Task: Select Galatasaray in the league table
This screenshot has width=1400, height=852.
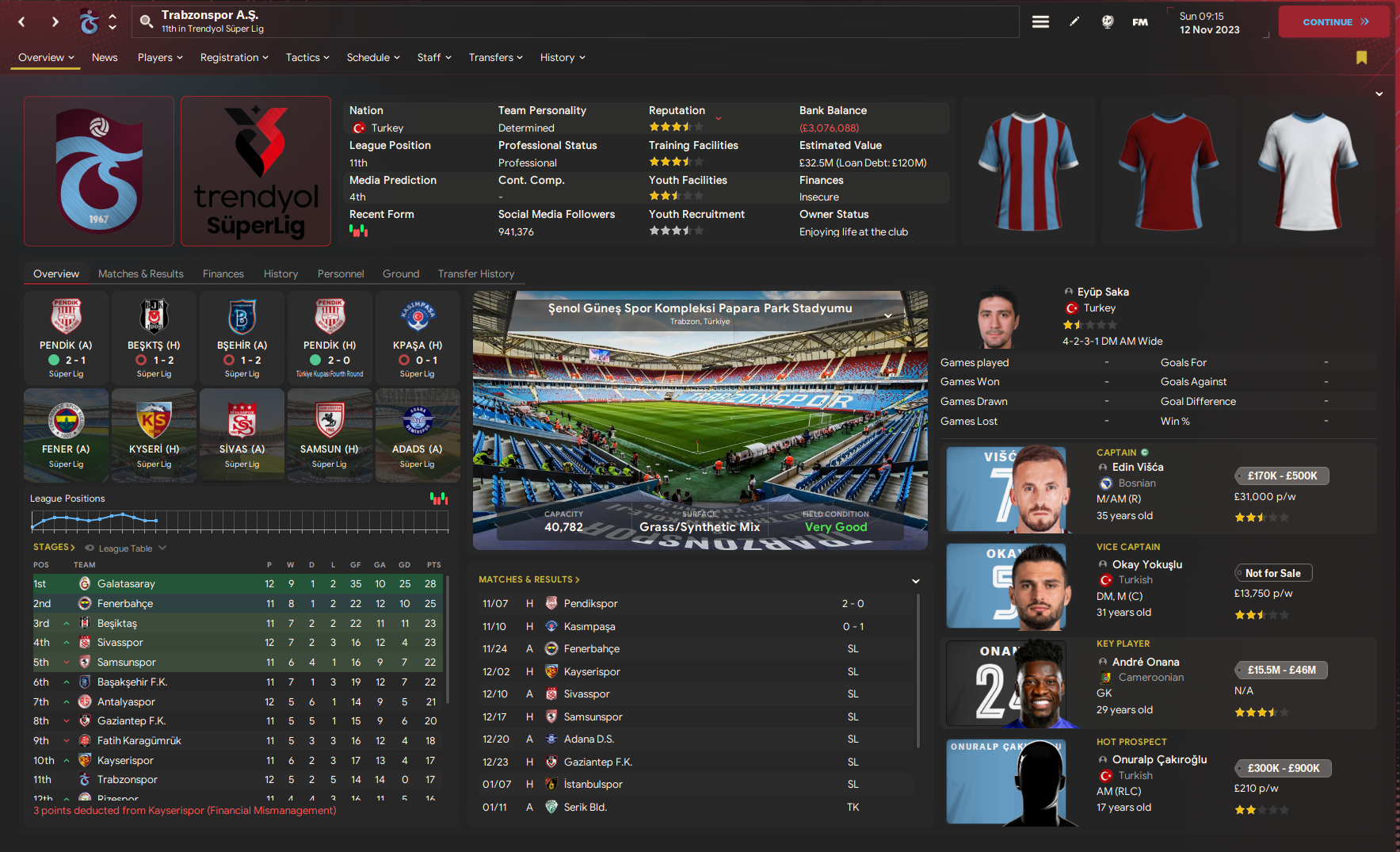Action: point(126,584)
